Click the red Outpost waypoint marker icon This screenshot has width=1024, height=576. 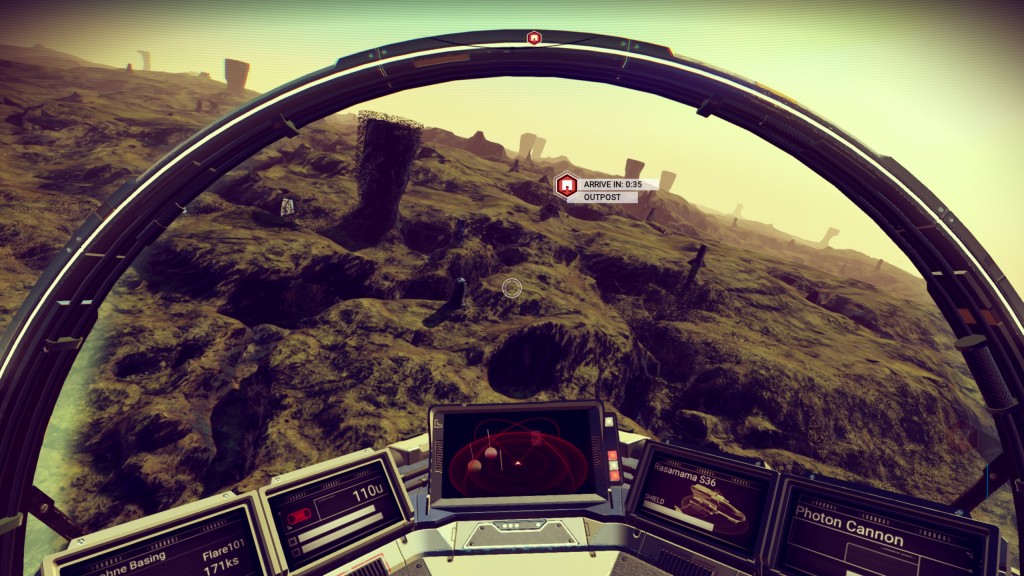click(567, 185)
